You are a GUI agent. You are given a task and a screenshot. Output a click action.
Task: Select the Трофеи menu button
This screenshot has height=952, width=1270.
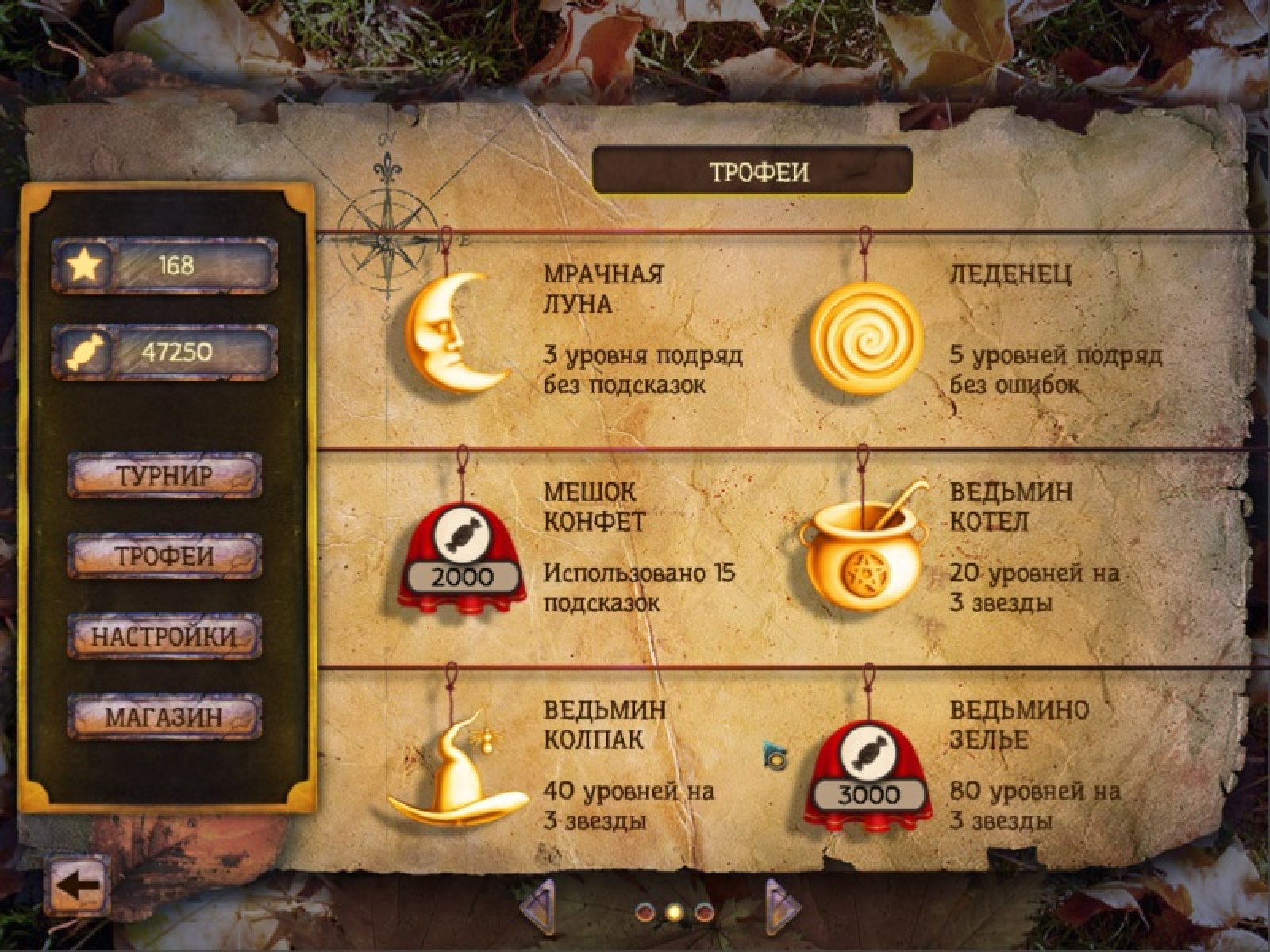[x=164, y=556]
